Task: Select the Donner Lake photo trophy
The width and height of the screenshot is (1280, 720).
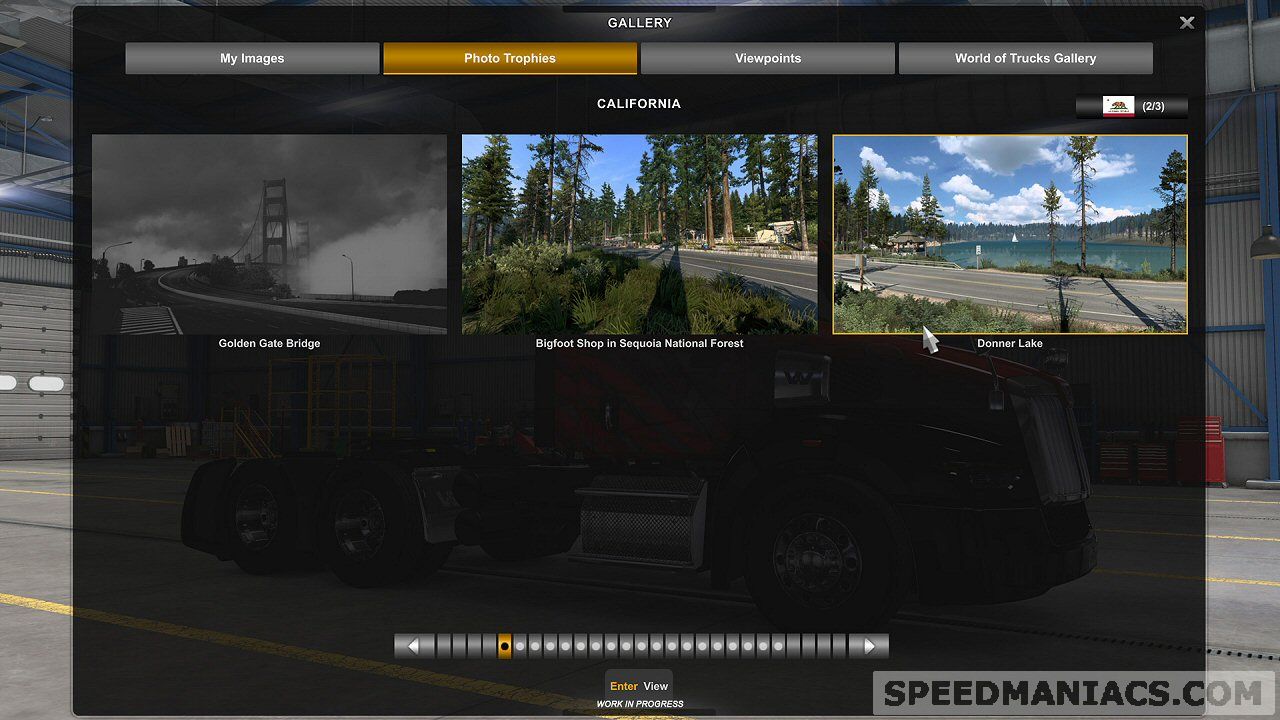Action: pyautogui.click(x=1010, y=234)
